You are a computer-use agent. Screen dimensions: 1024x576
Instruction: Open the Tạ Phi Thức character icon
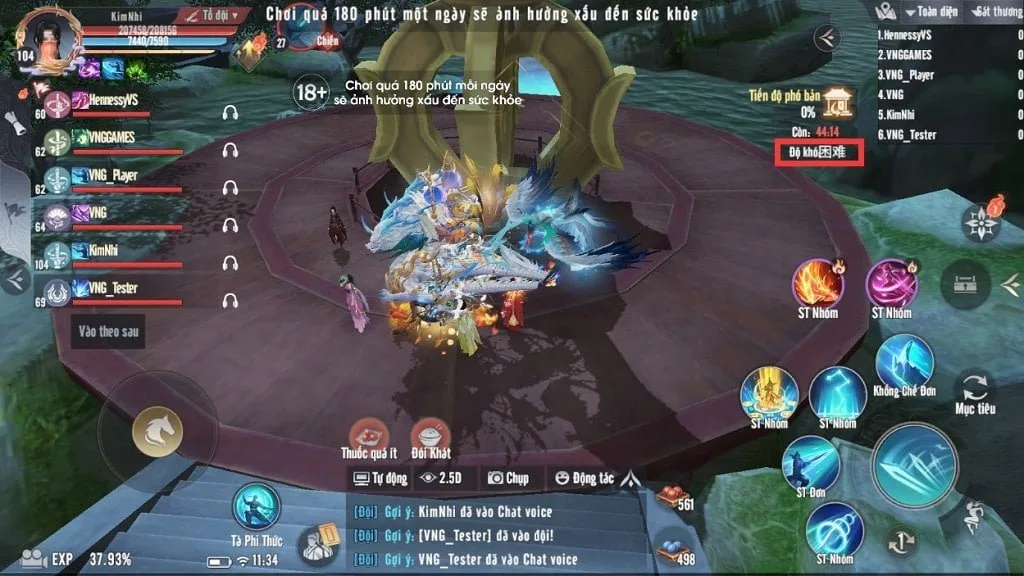coord(257,507)
